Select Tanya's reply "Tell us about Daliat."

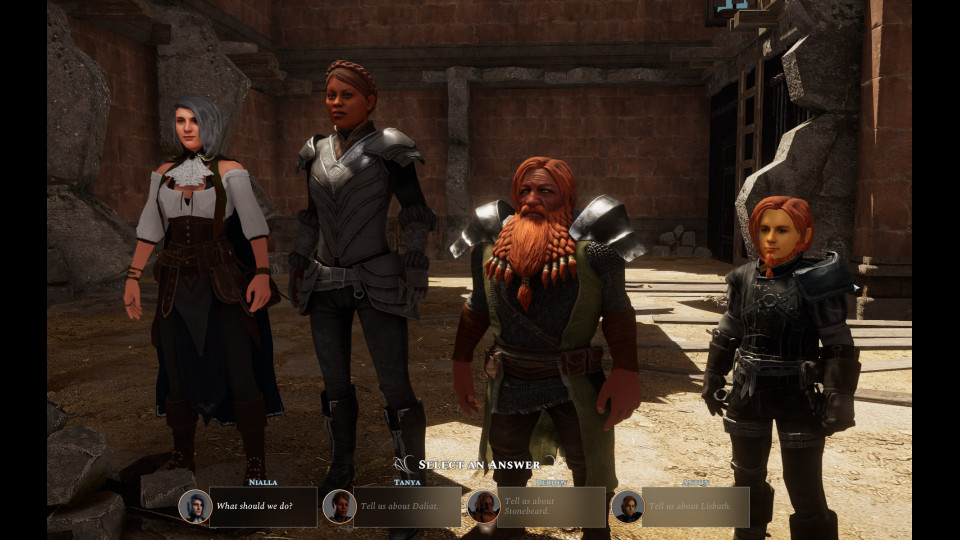click(x=407, y=506)
